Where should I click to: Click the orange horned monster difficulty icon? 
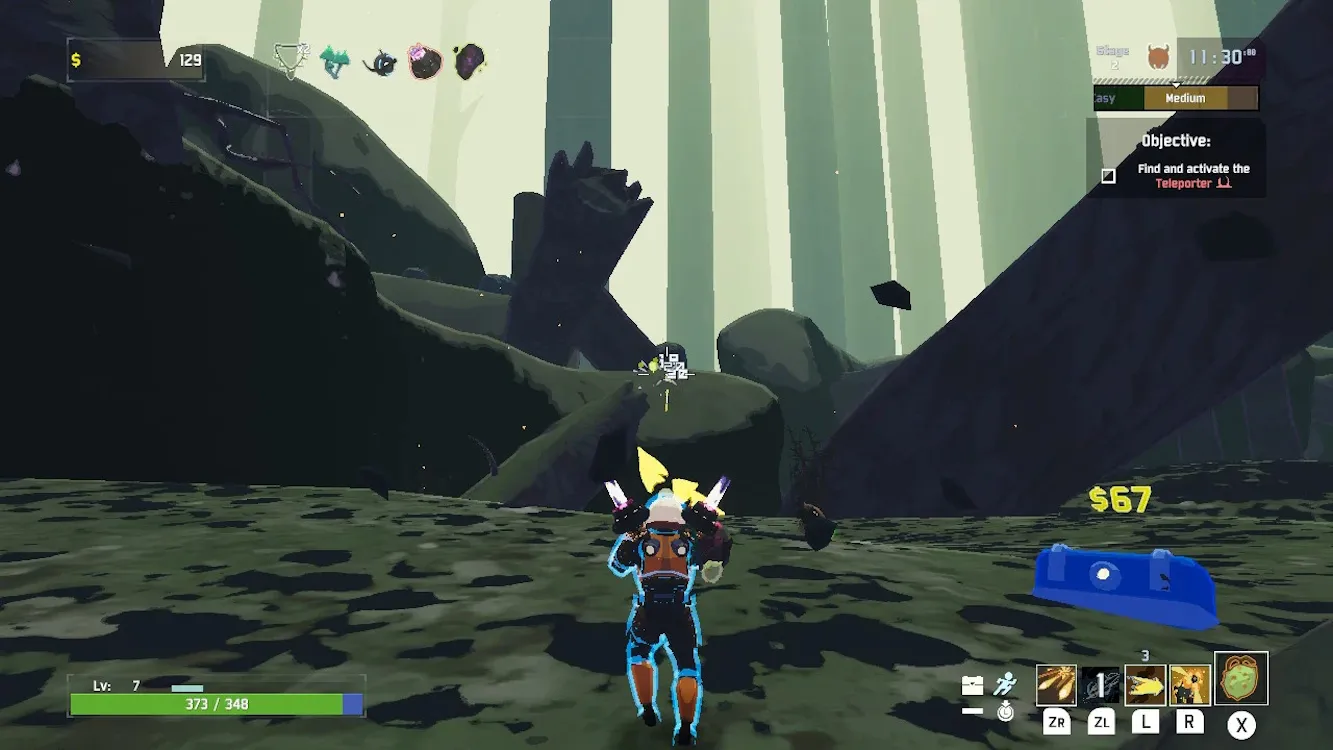pos(1158,57)
